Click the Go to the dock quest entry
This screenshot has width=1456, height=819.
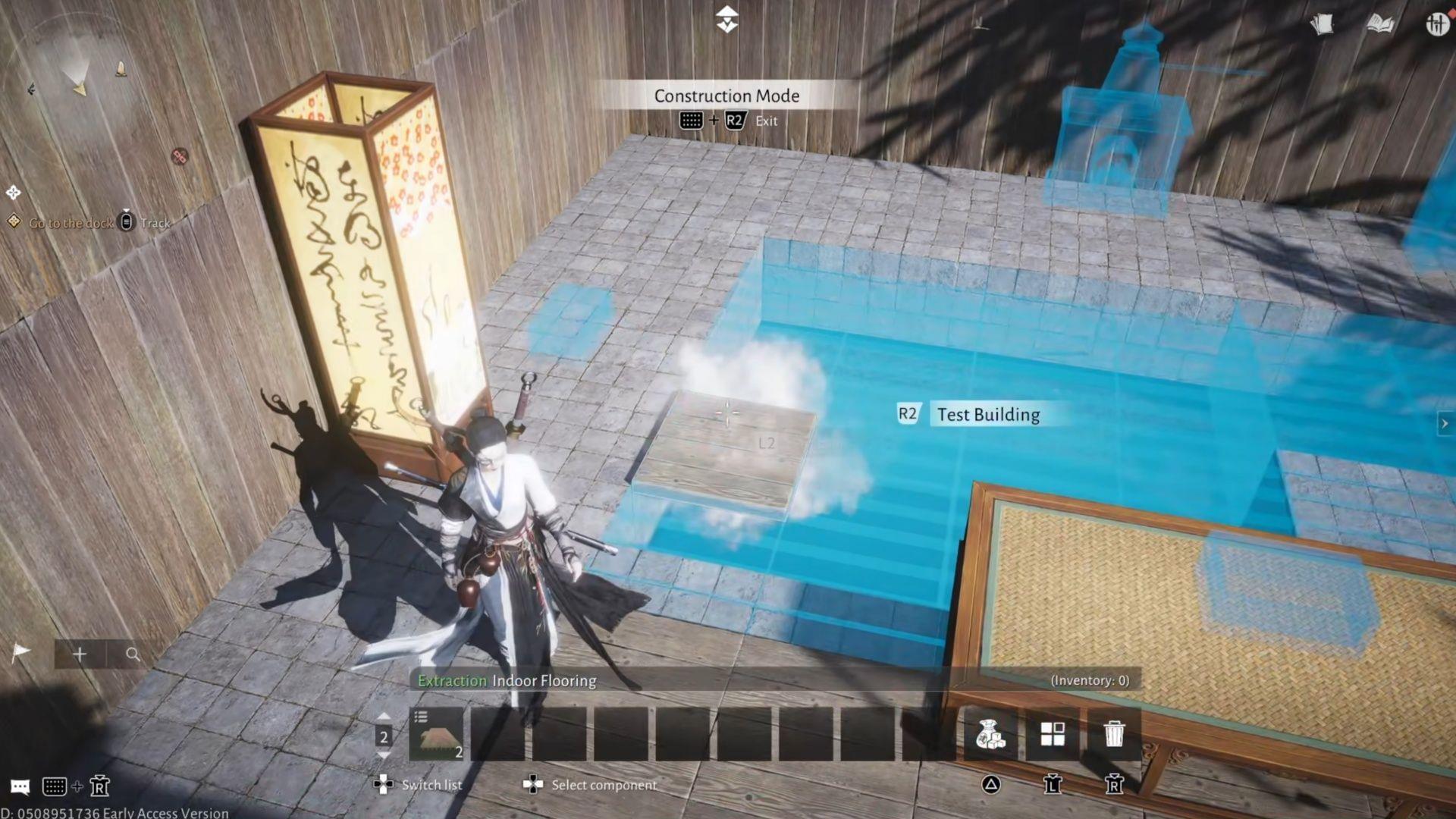(x=71, y=223)
